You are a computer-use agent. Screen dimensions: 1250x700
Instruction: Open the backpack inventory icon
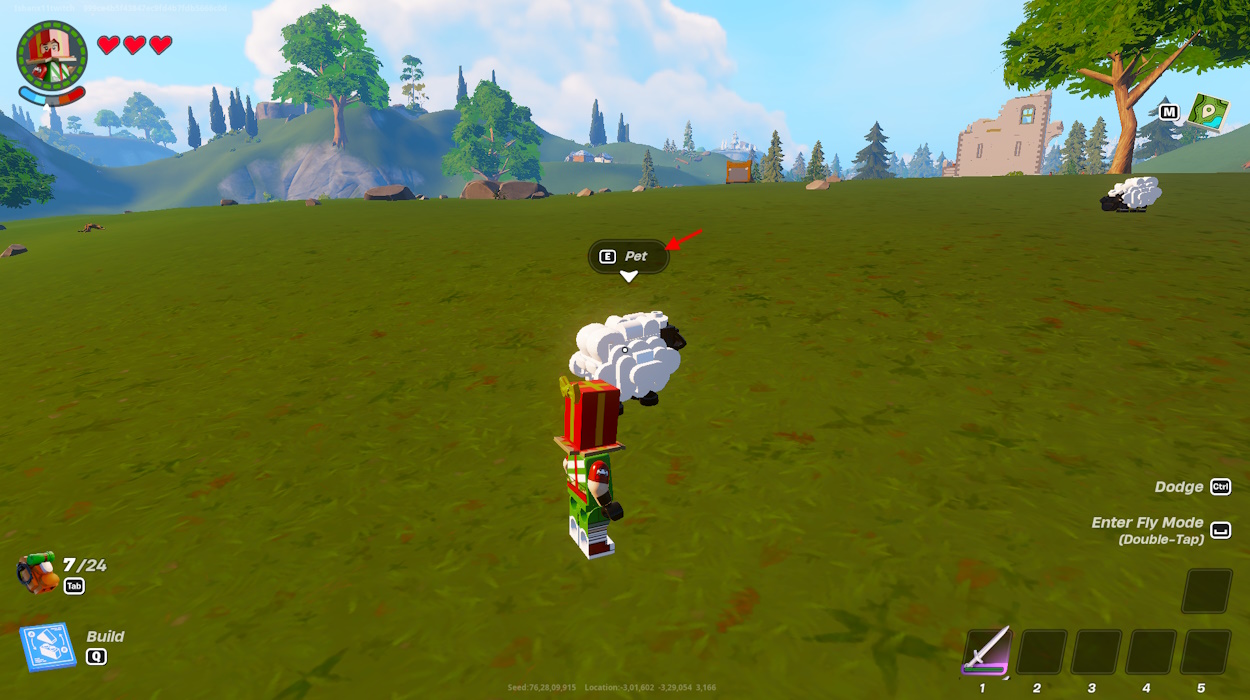pyautogui.click(x=37, y=573)
